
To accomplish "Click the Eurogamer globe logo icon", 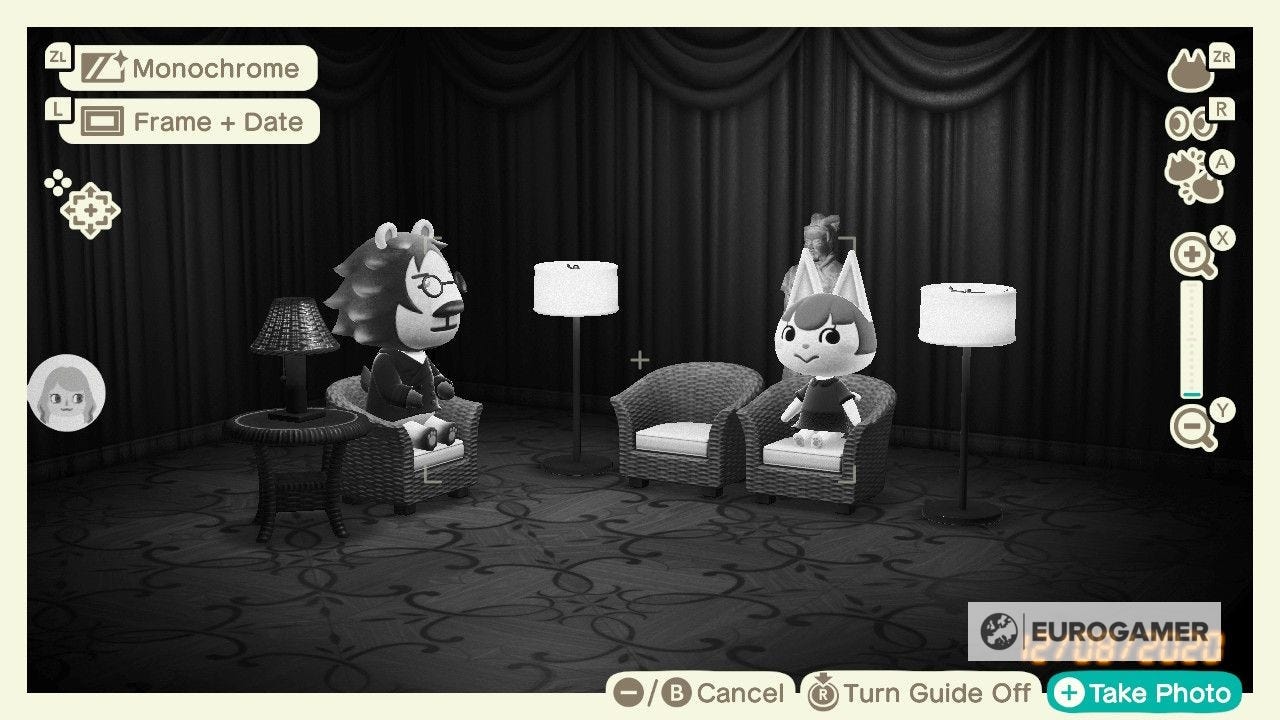I will click(x=998, y=631).
